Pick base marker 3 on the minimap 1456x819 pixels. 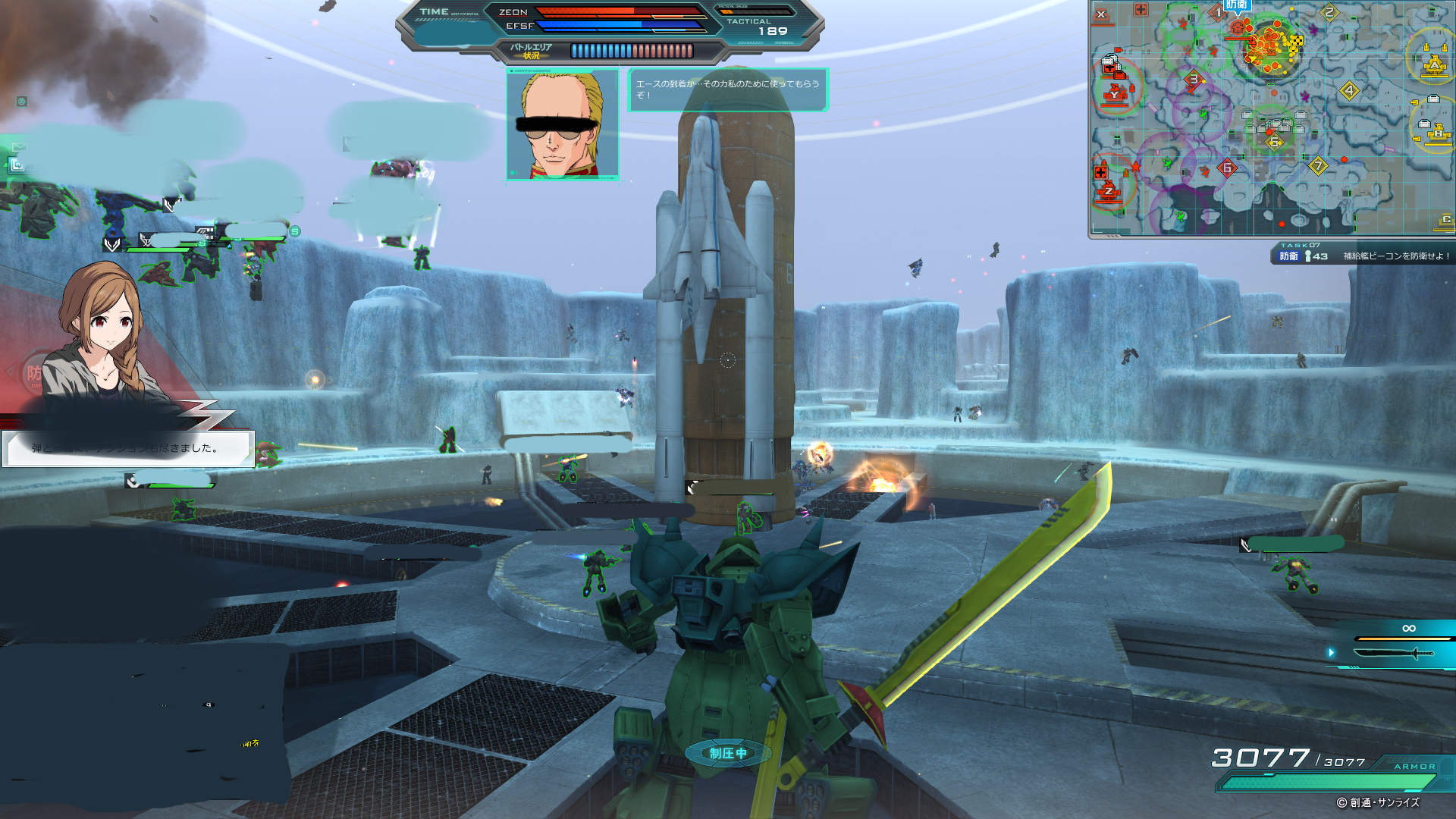[1194, 80]
